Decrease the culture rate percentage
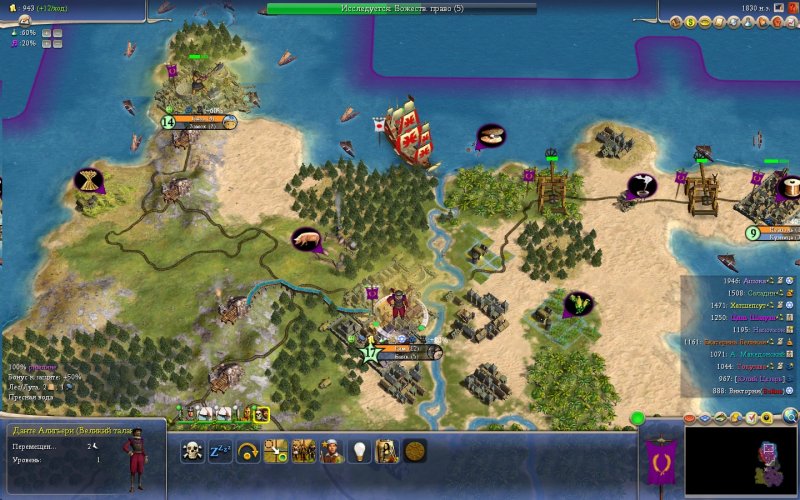 (x=57, y=44)
